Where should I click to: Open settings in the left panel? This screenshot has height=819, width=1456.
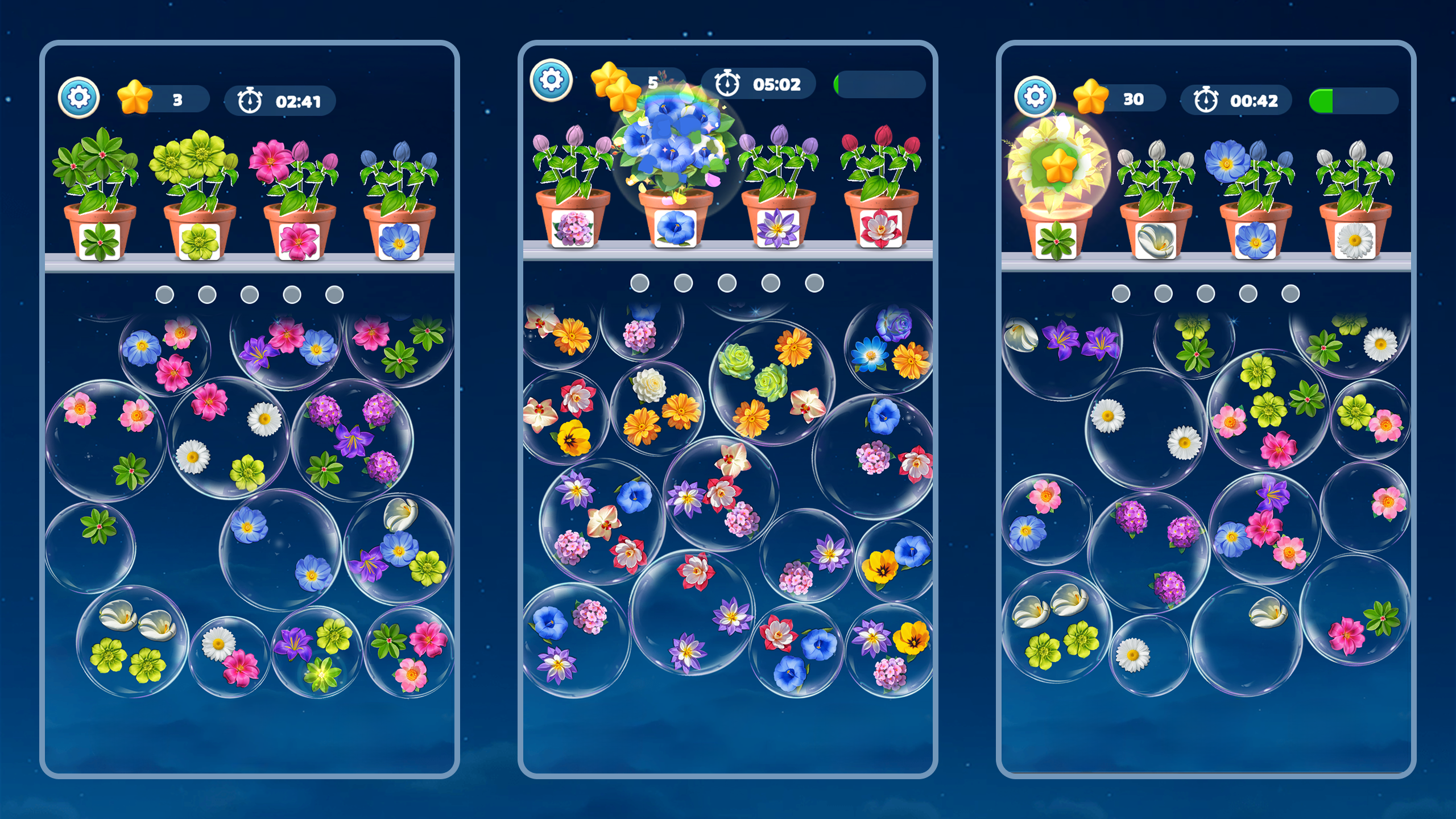[x=80, y=98]
